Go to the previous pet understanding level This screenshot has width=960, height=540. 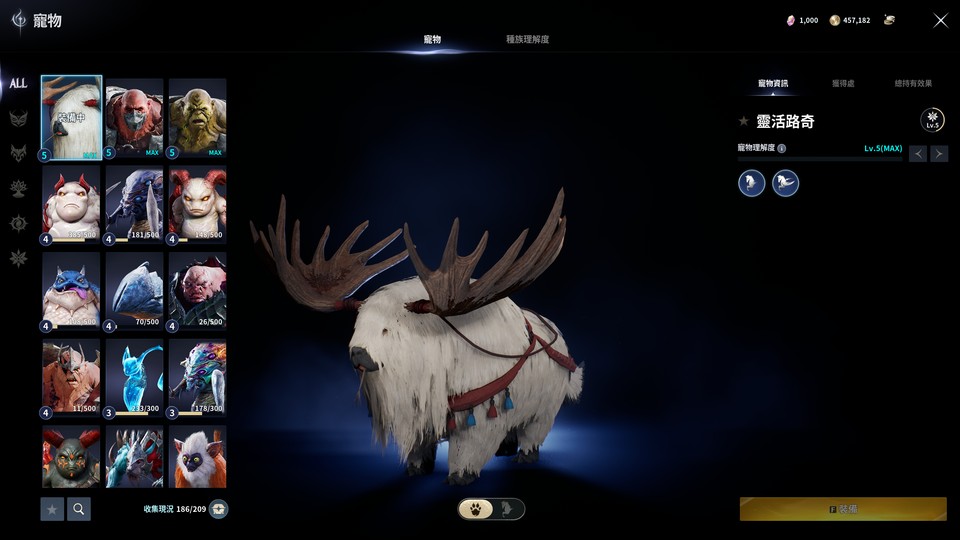918,153
